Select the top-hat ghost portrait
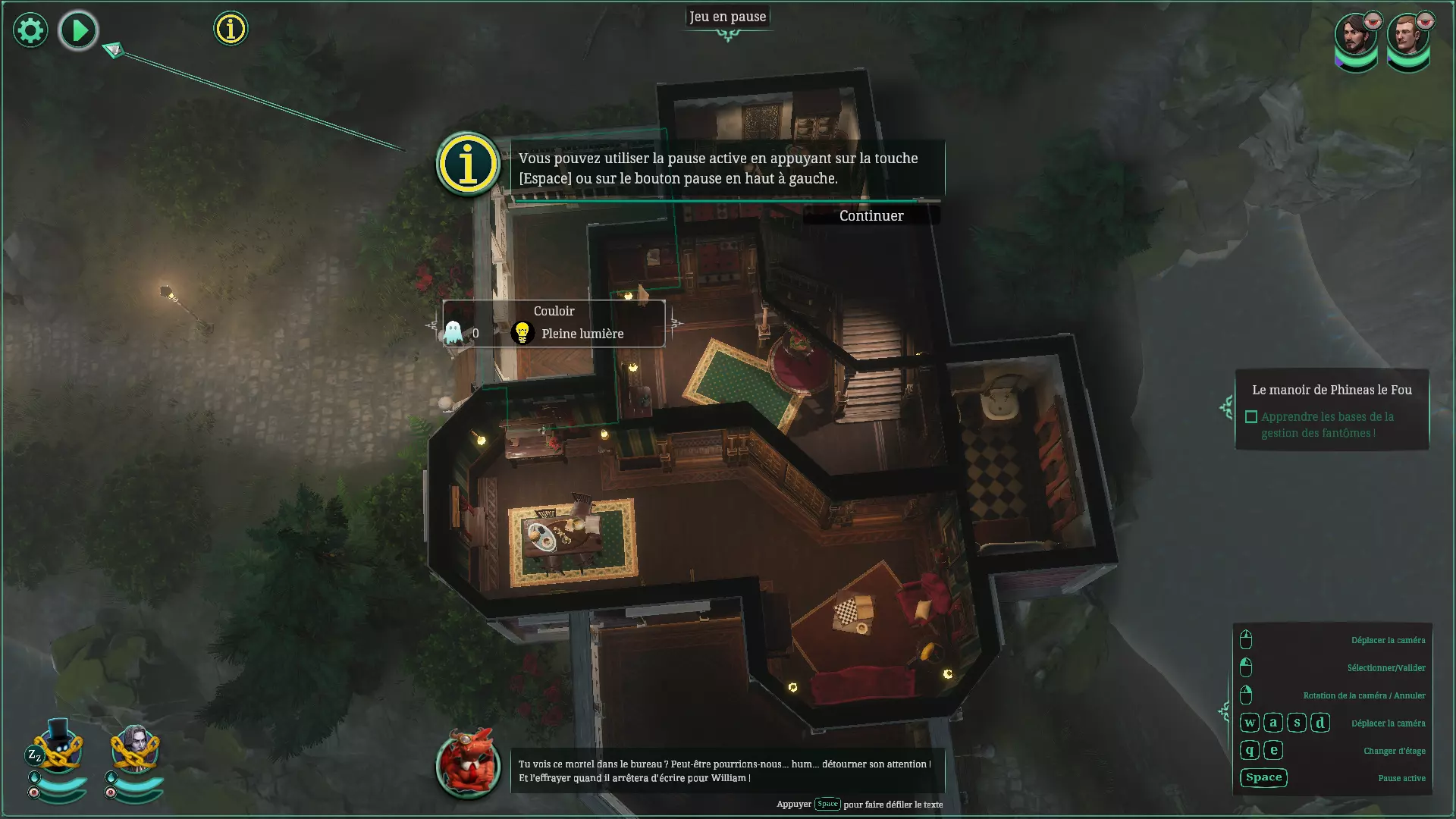This screenshot has width=1456, height=819. tap(58, 748)
